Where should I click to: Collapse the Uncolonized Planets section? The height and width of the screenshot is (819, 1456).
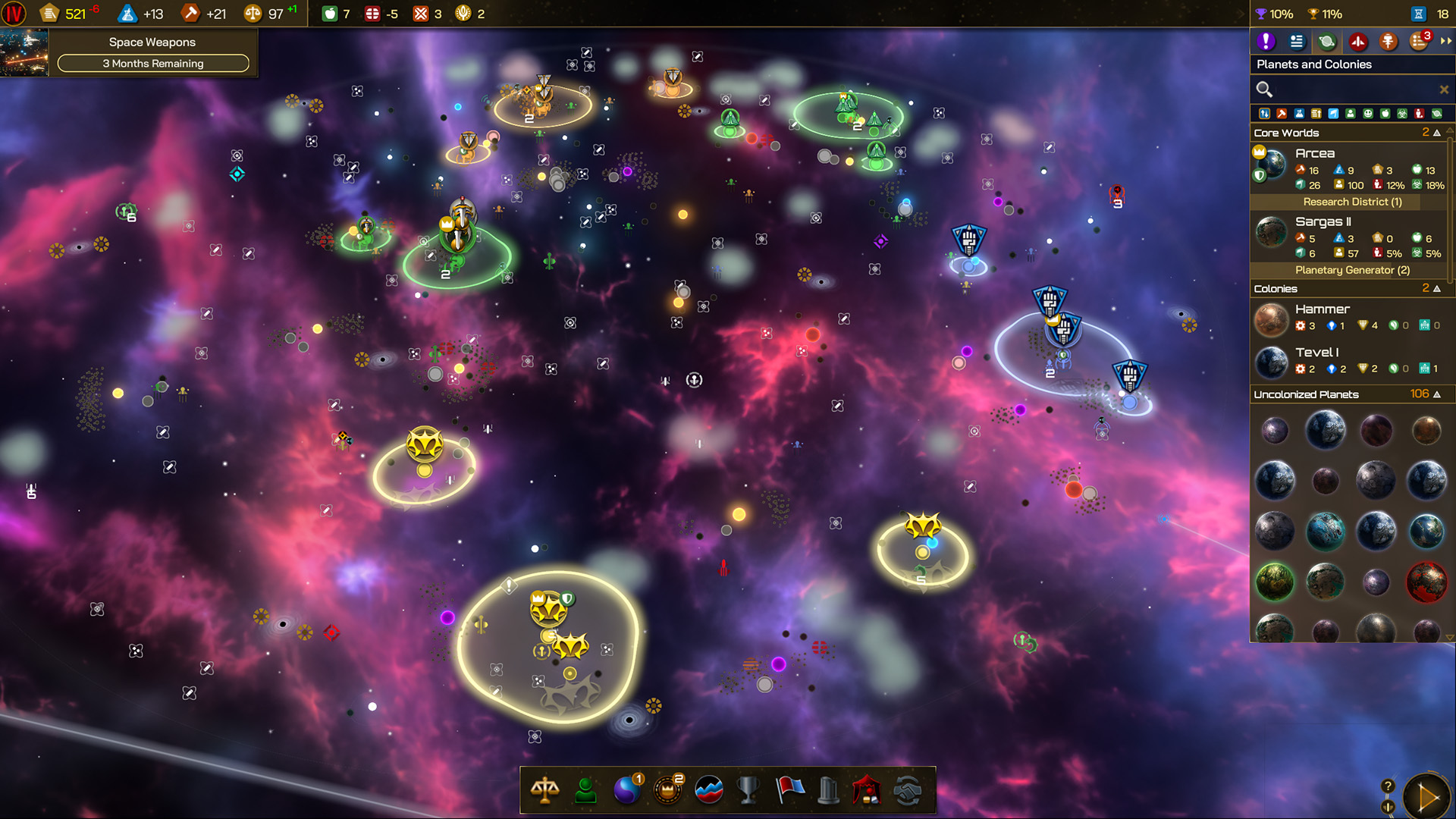coord(1438,394)
